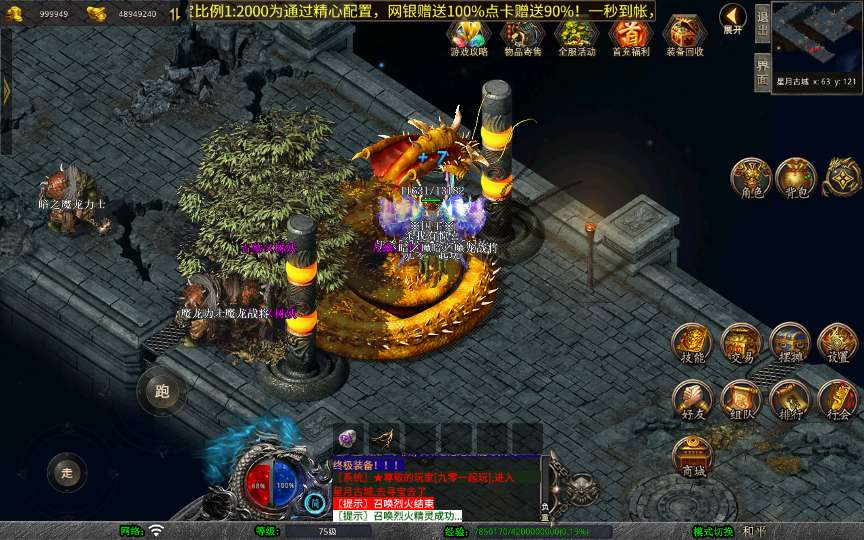Open the 全服活动 server events icon
This screenshot has height=540, width=864.
pyautogui.click(x=576, y=36)
